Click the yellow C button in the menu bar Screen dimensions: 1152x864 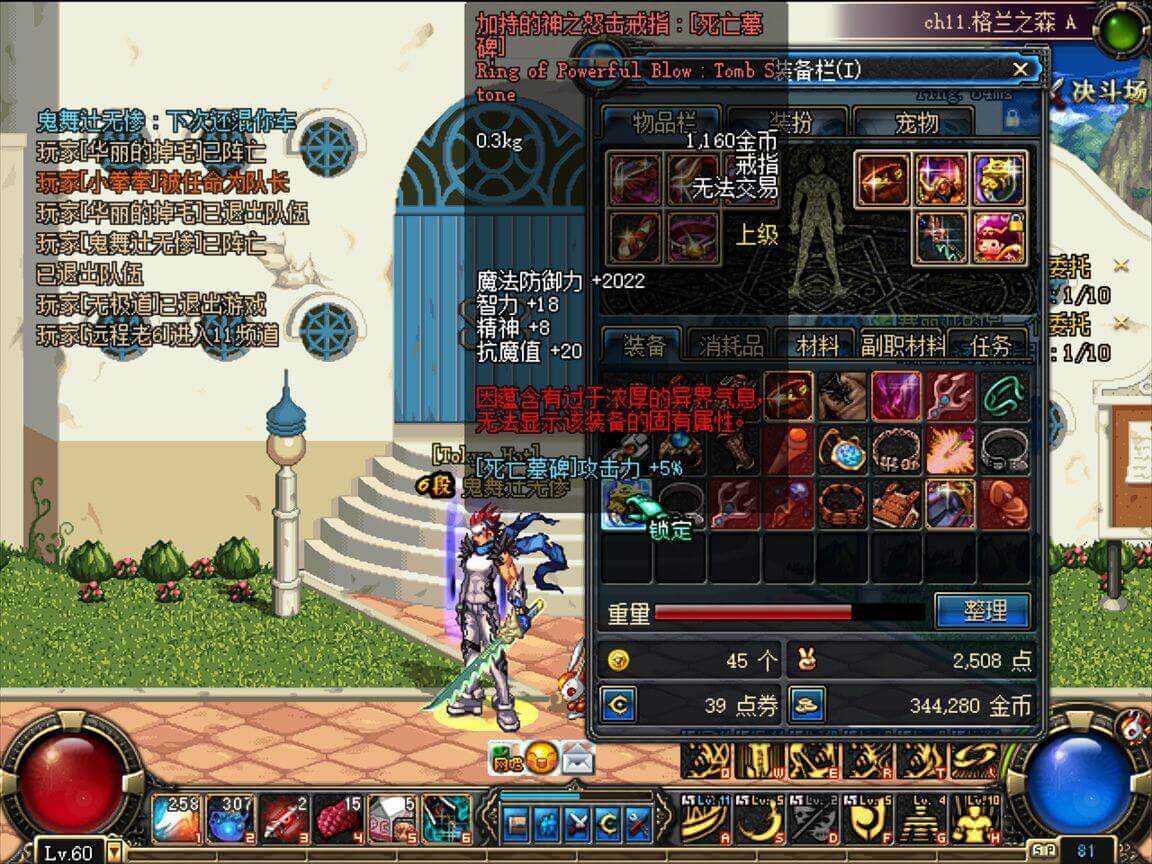click(607, 823)
